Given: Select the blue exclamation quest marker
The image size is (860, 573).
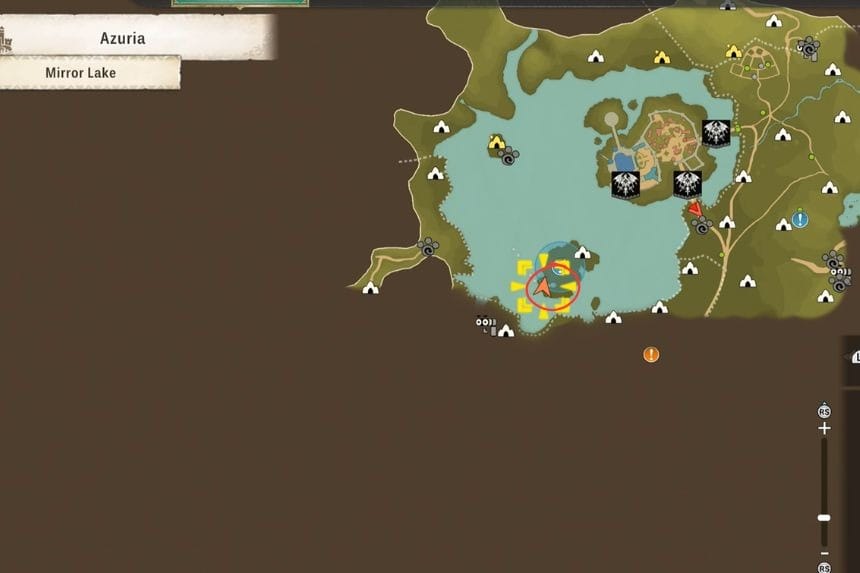Looking at the screenshot, I should pyautogui.click(x=800, y=219).
